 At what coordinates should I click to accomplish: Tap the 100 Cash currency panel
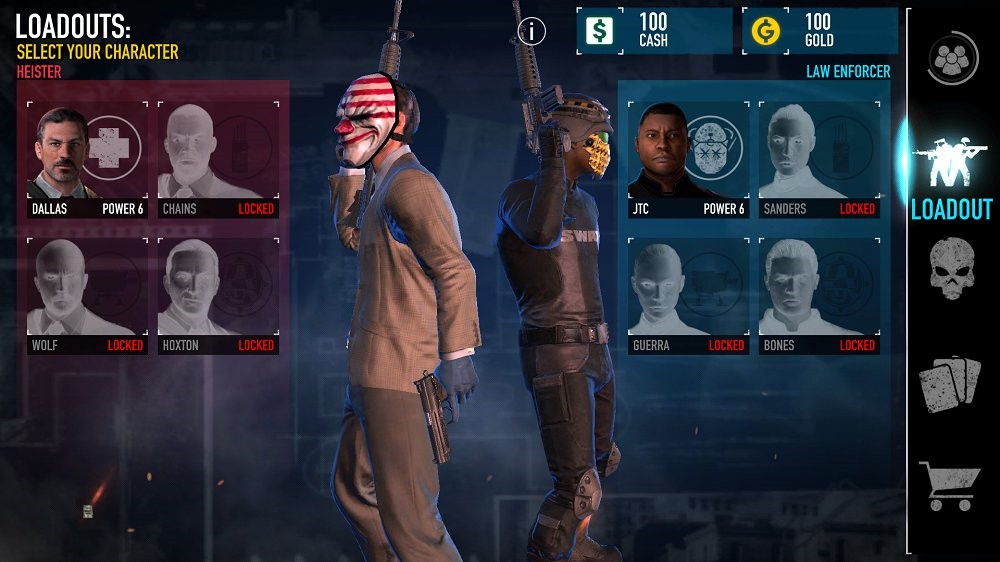pos(654,31)
